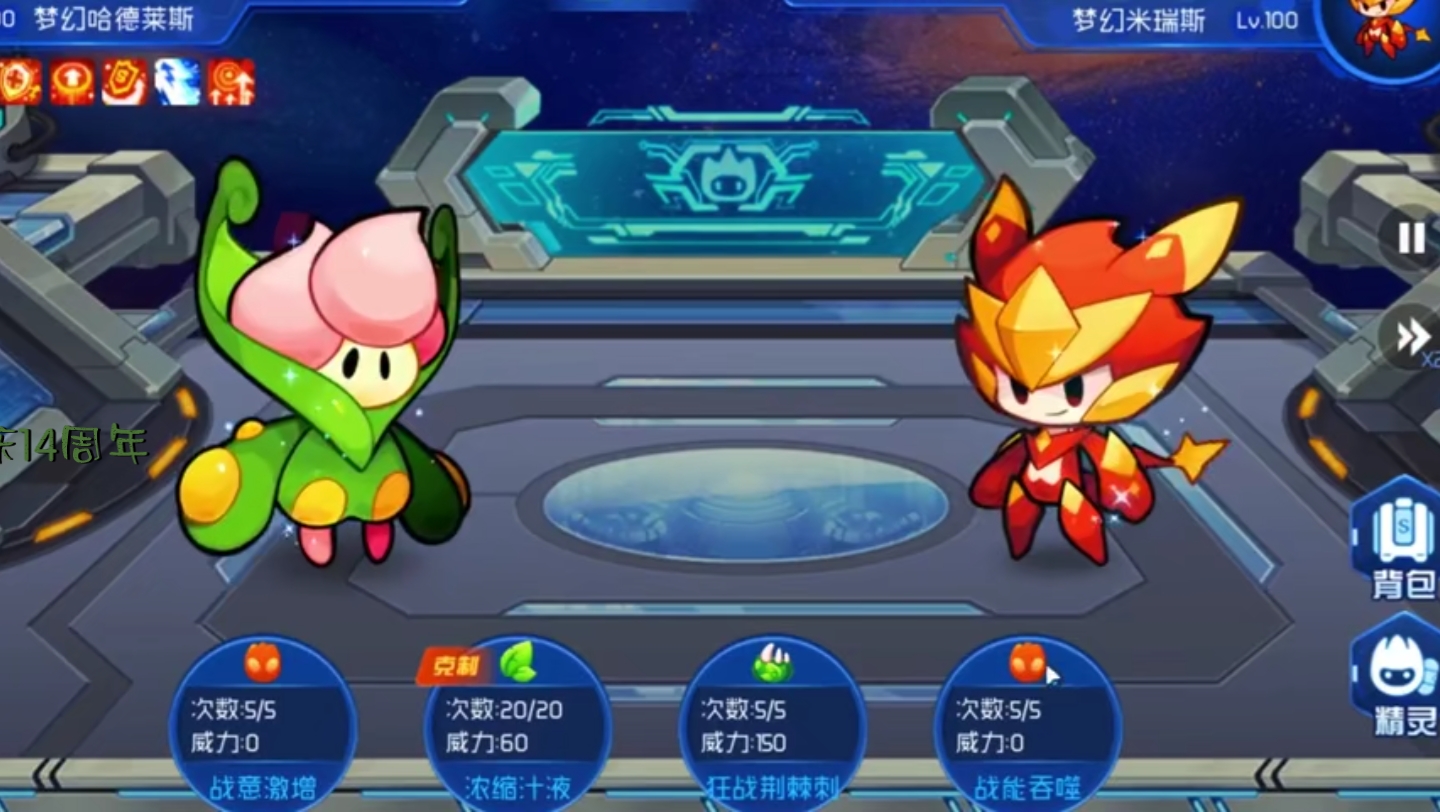The image size is (1440, 812).
Task: Inspect the shield with cross buff icon
Action: coord(19,82)
